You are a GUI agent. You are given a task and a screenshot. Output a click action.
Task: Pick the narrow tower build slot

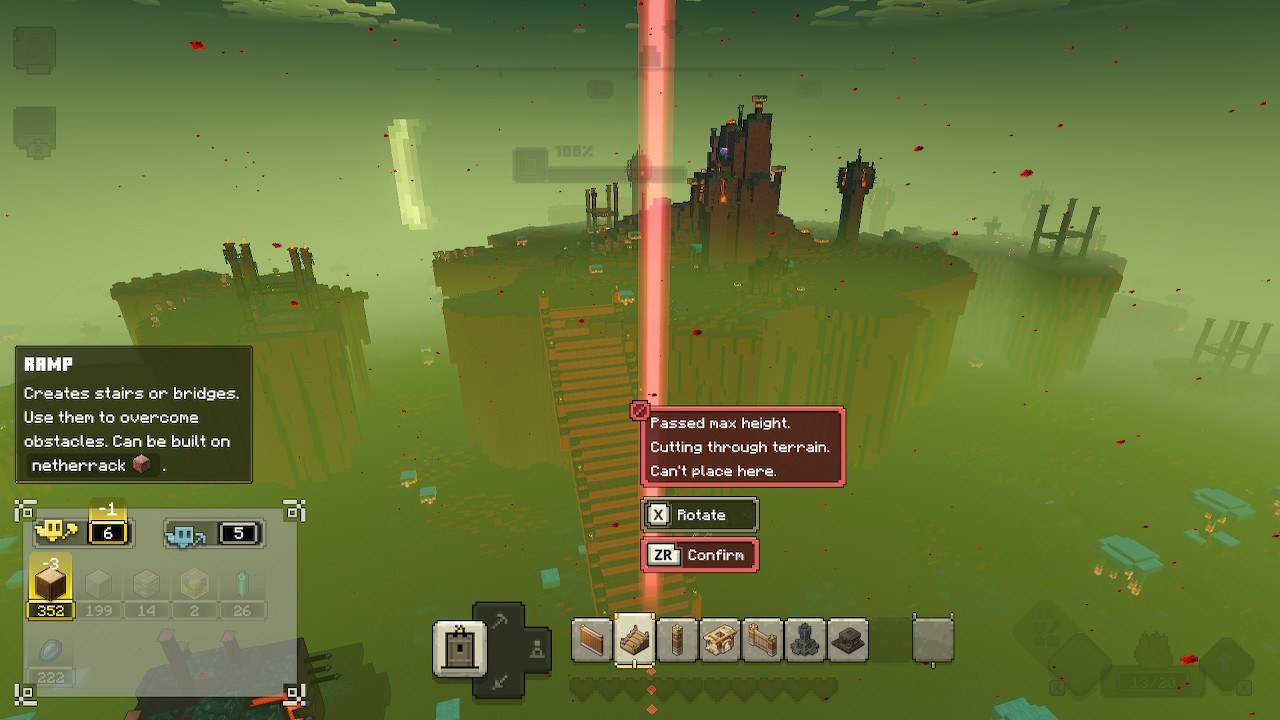[x=677, y=641]
